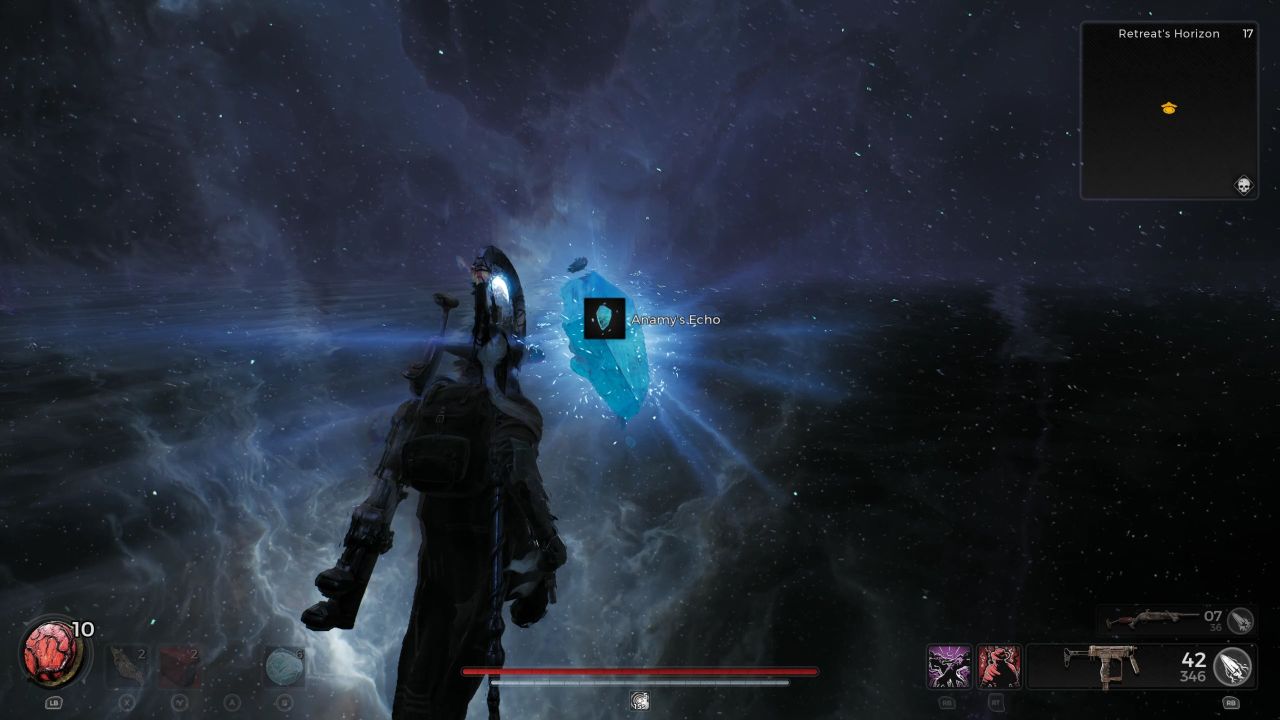The height and width of the screenshot is (720, 1280).
Task: Click the rifle's weapon mod projectile icon
Action: click(1243, 622)
